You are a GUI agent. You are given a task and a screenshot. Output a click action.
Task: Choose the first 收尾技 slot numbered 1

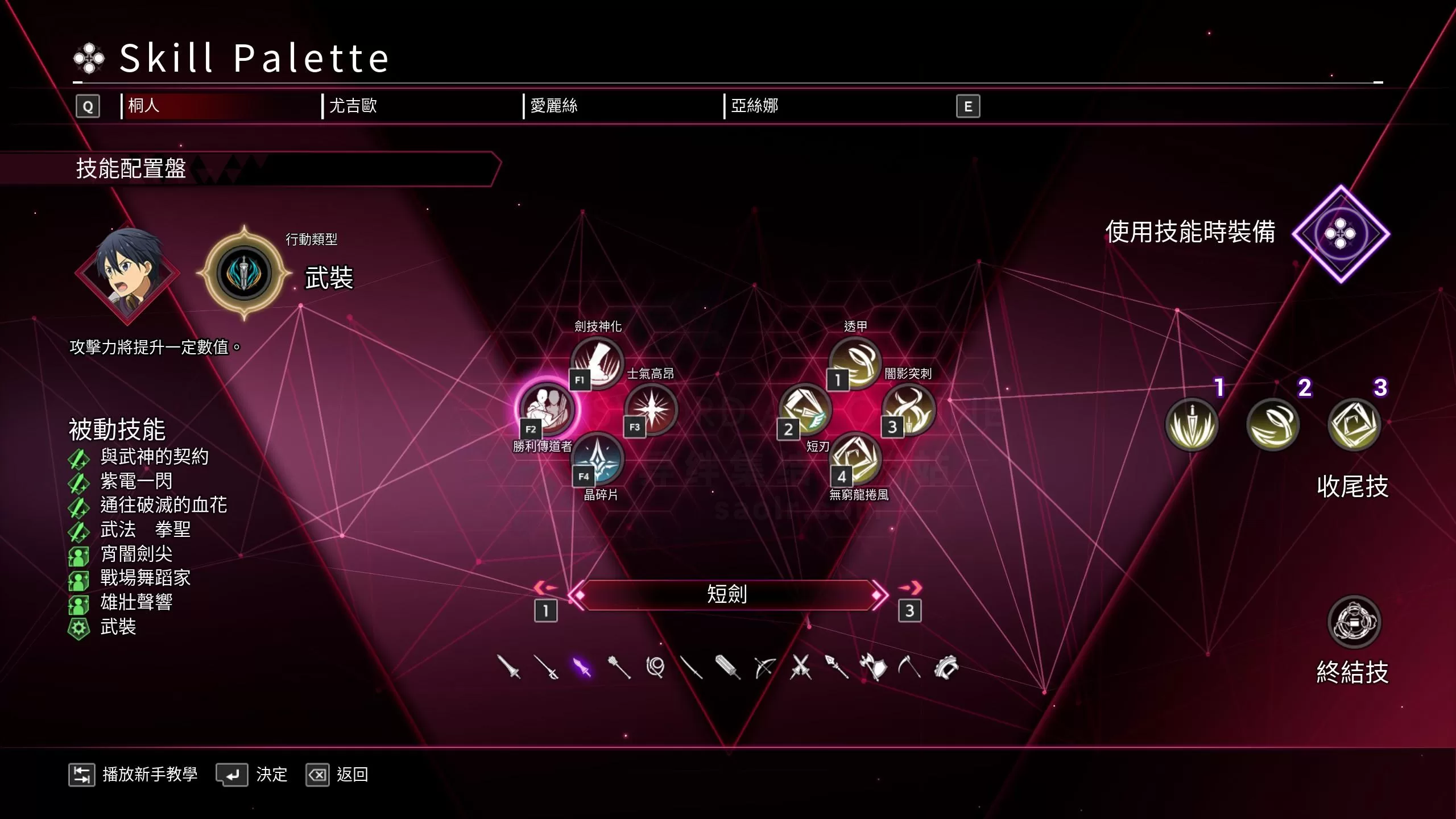(1192, 424)
